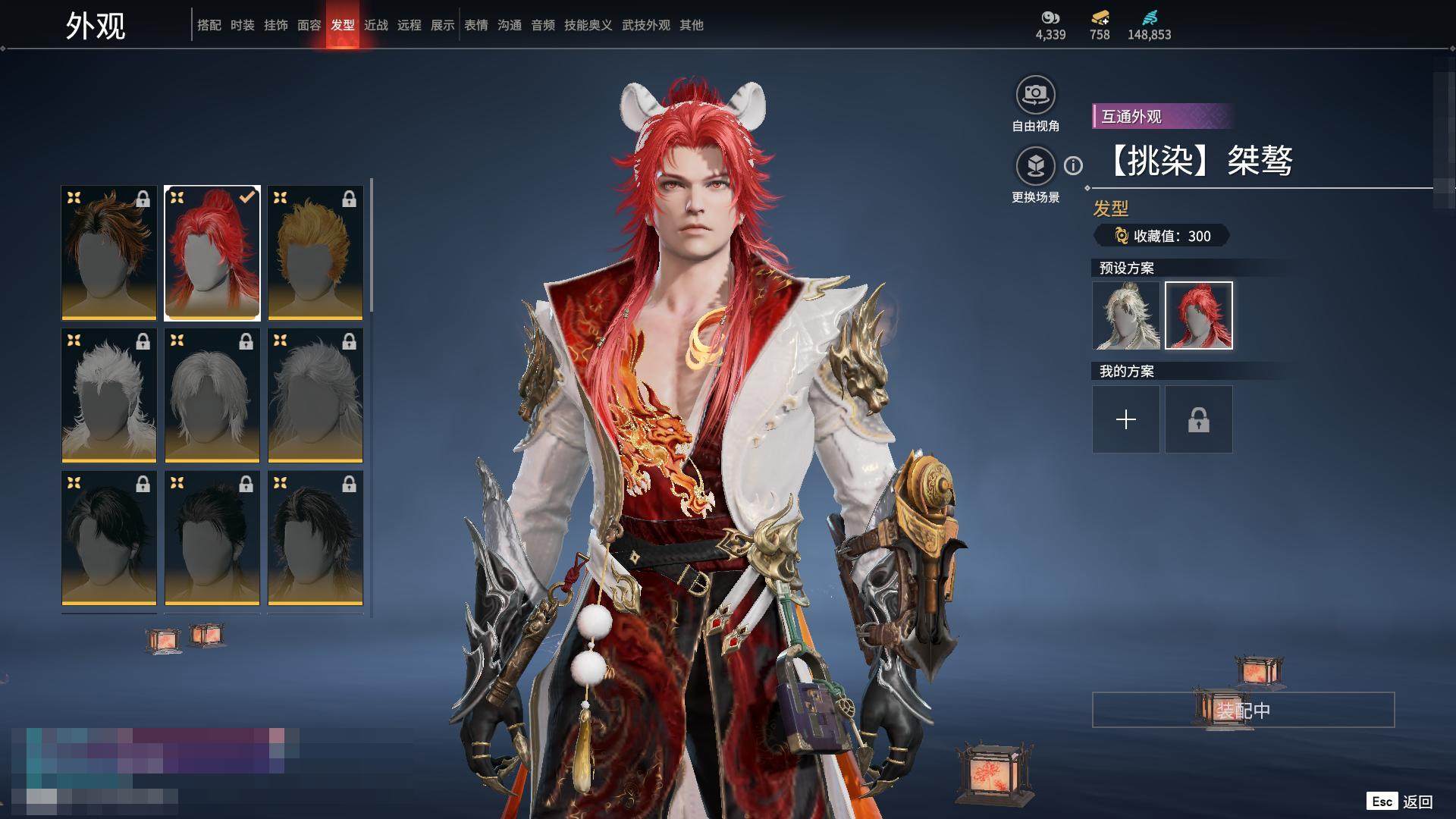
Task: Switch to the 近战 tab
Action: (x=375, y=25)
